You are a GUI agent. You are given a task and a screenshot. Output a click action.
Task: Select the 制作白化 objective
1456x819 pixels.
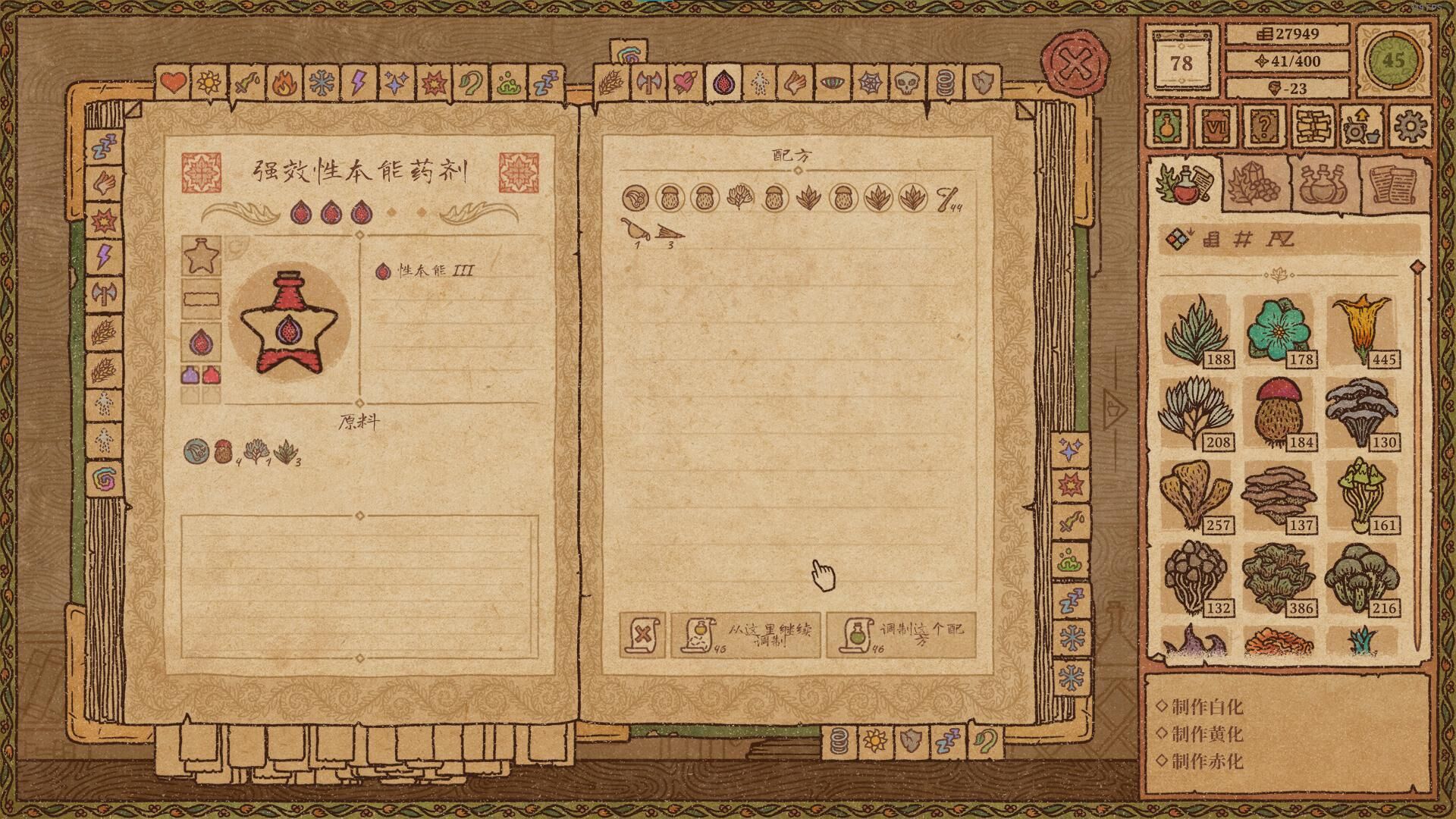[x=1207, y=707]
